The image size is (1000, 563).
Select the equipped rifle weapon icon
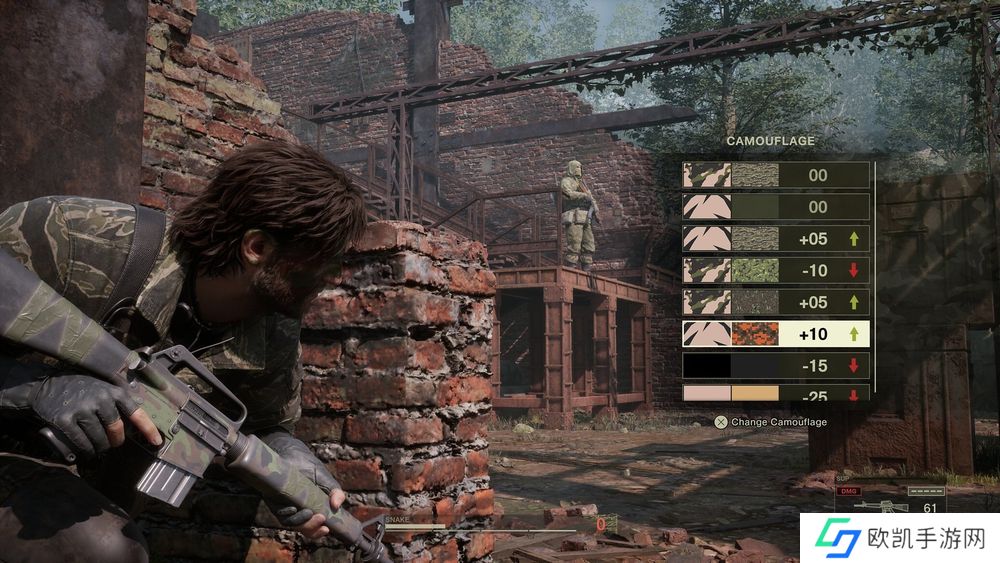tap(868, 507)
